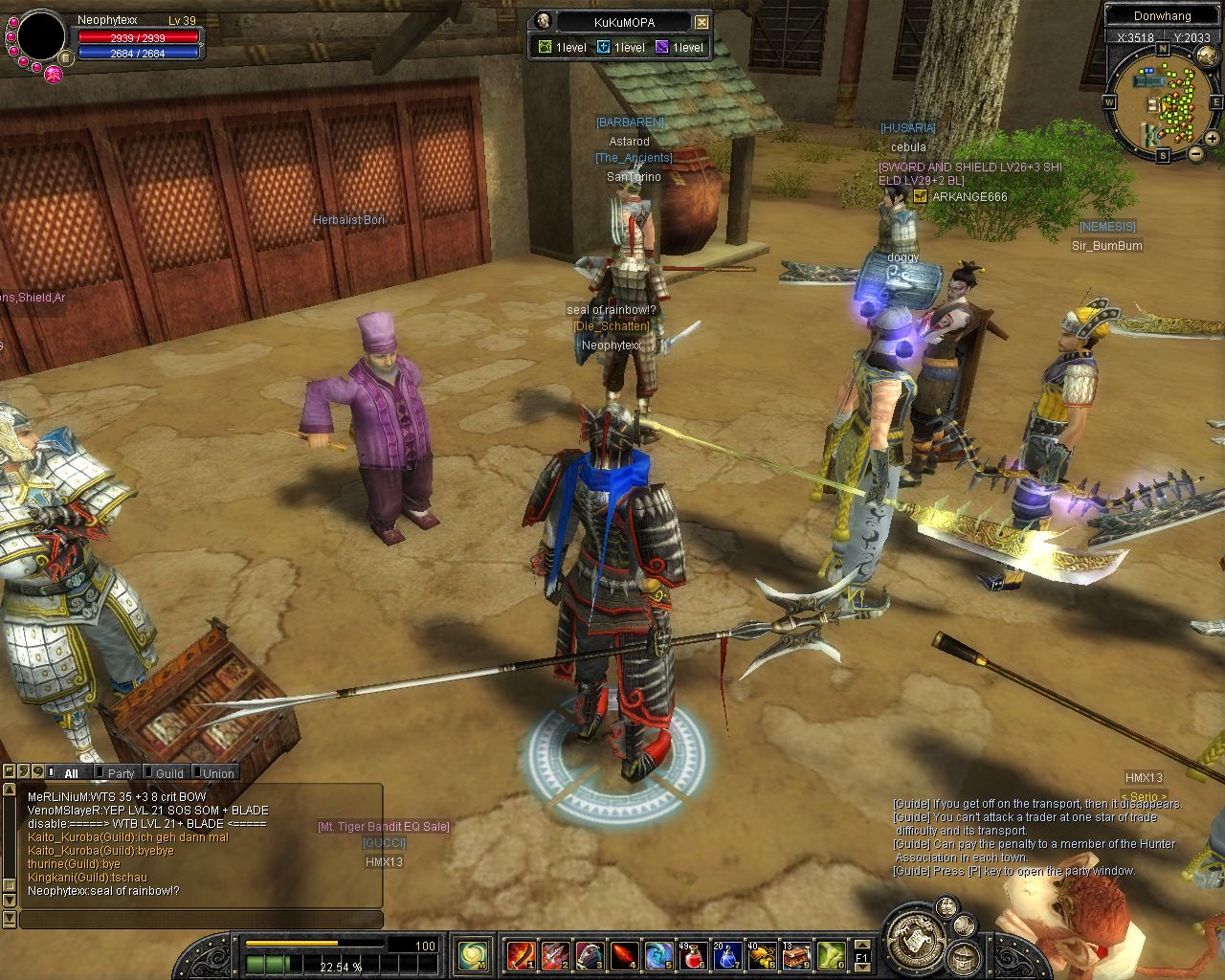Image resolution: width=1225 pixels, height=980 pixels.
Task: Activate the blue swirl skill in slot 5
Action: pyautogui.click(x=658, y=954)
